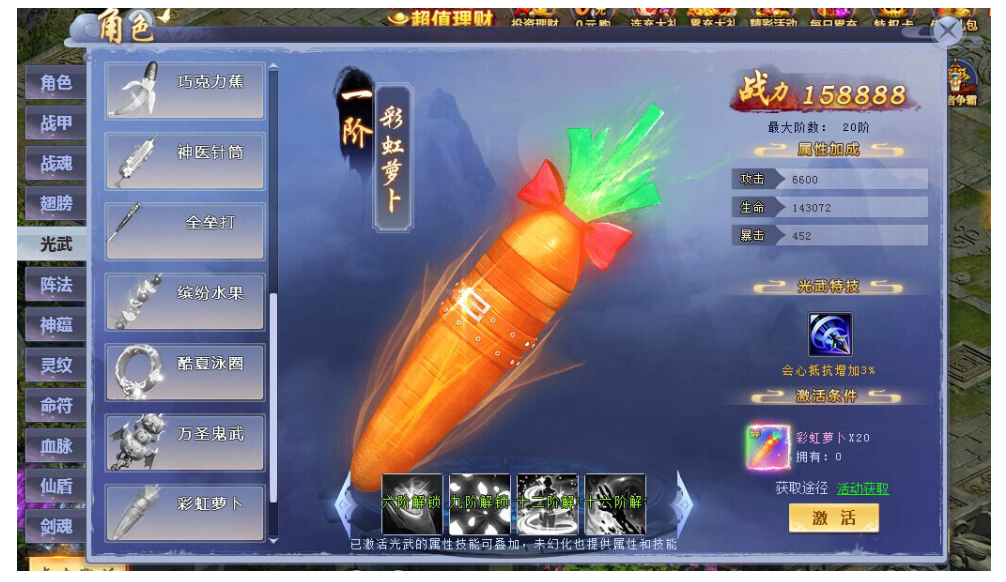Image resolution: width=1006 pixels, height=582 pixels.
Task: Switch to the 翅膀 tab
Action: coord(56,203)
